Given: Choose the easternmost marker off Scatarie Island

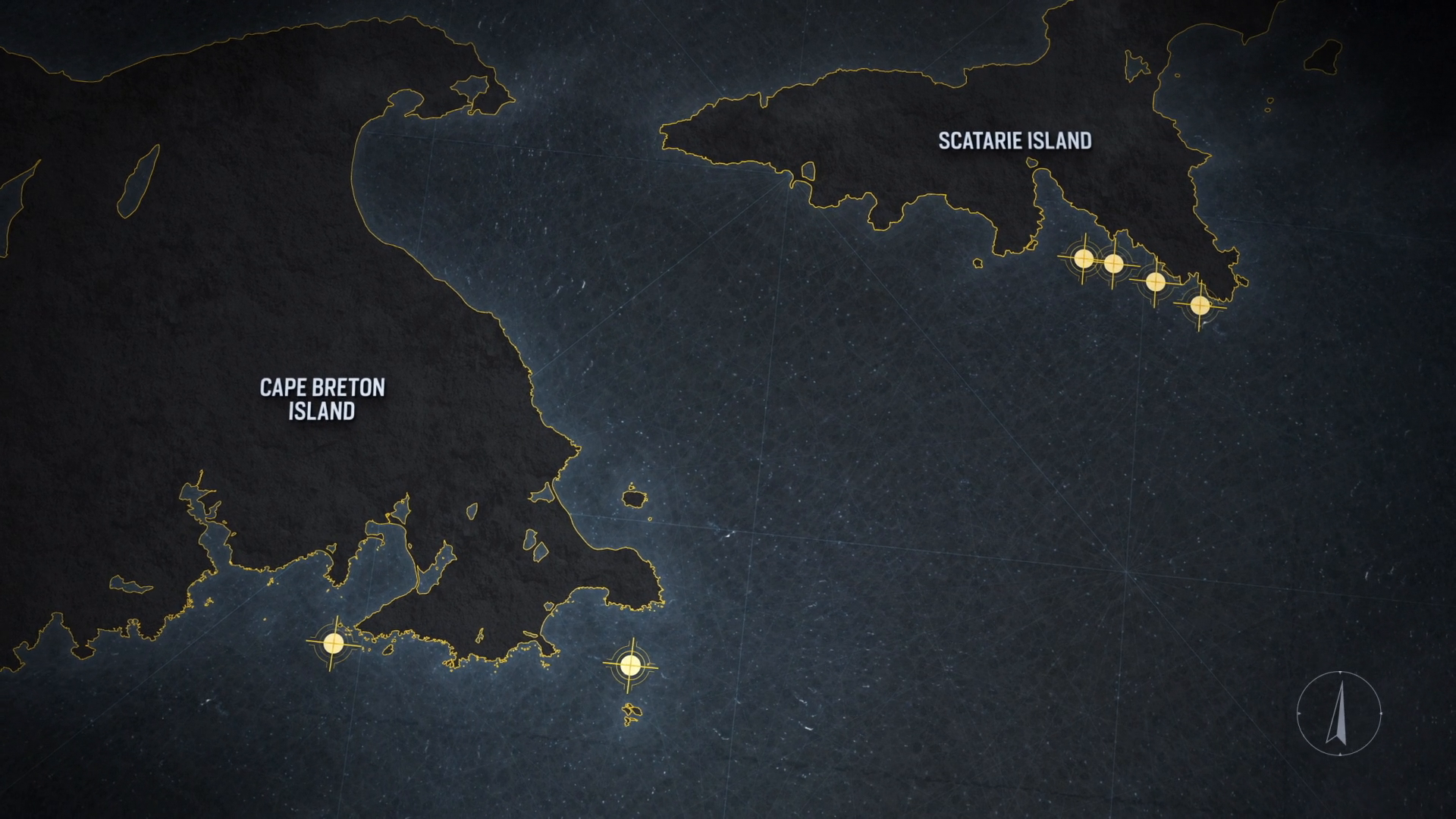Looking at the screenshot, I should coord(1200,305).
